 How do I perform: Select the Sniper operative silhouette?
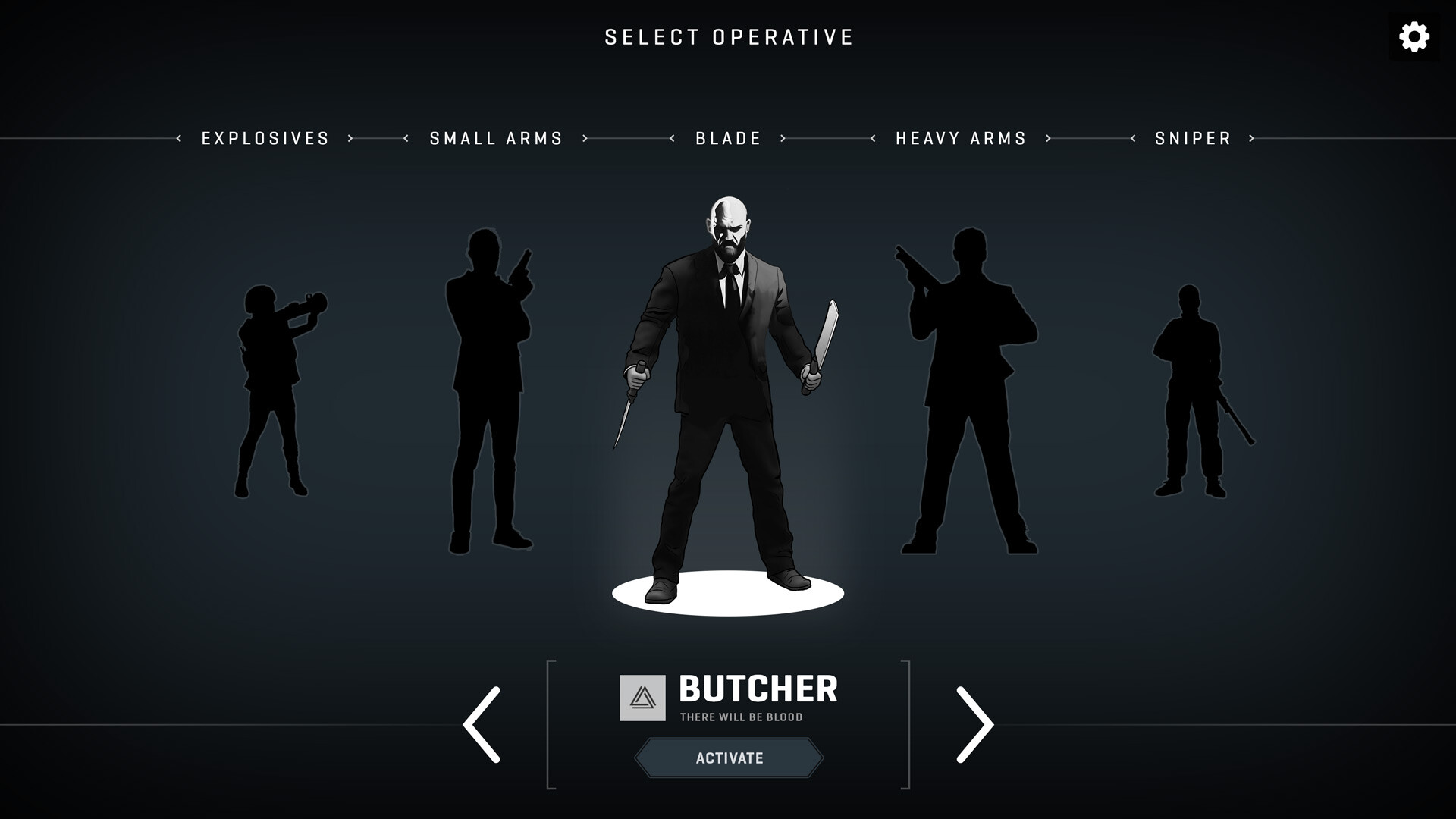1191,387
